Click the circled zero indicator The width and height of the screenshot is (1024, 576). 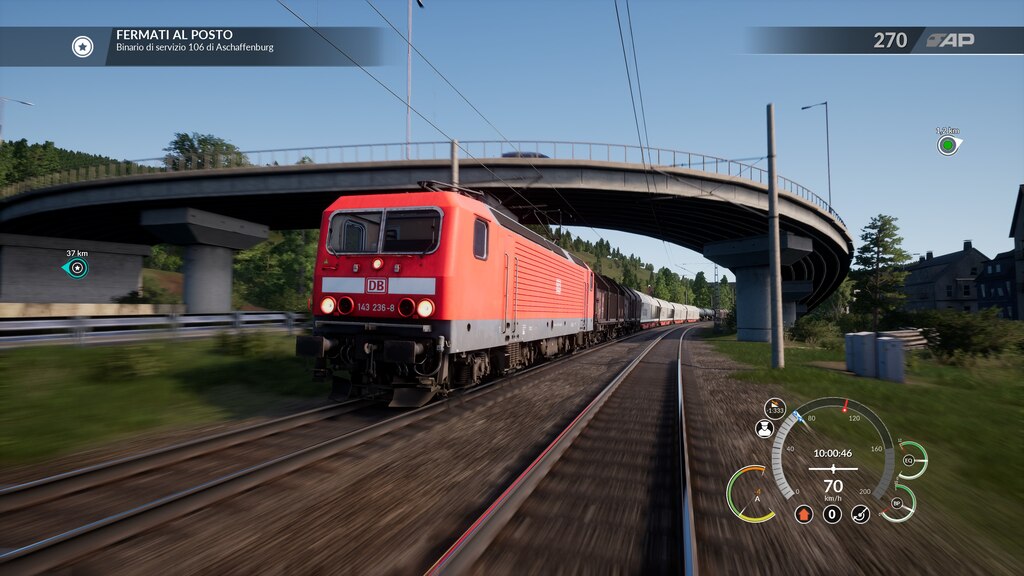[832, 514]
